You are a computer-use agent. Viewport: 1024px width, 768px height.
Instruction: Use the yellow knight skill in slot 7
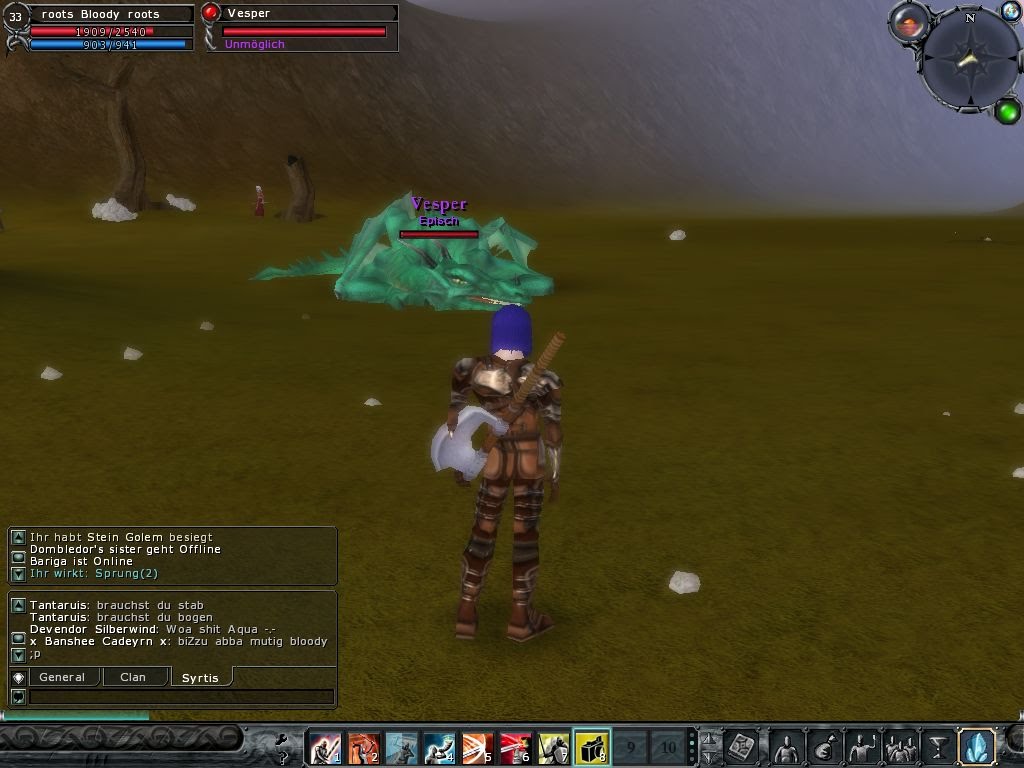[x=553, y=747]
